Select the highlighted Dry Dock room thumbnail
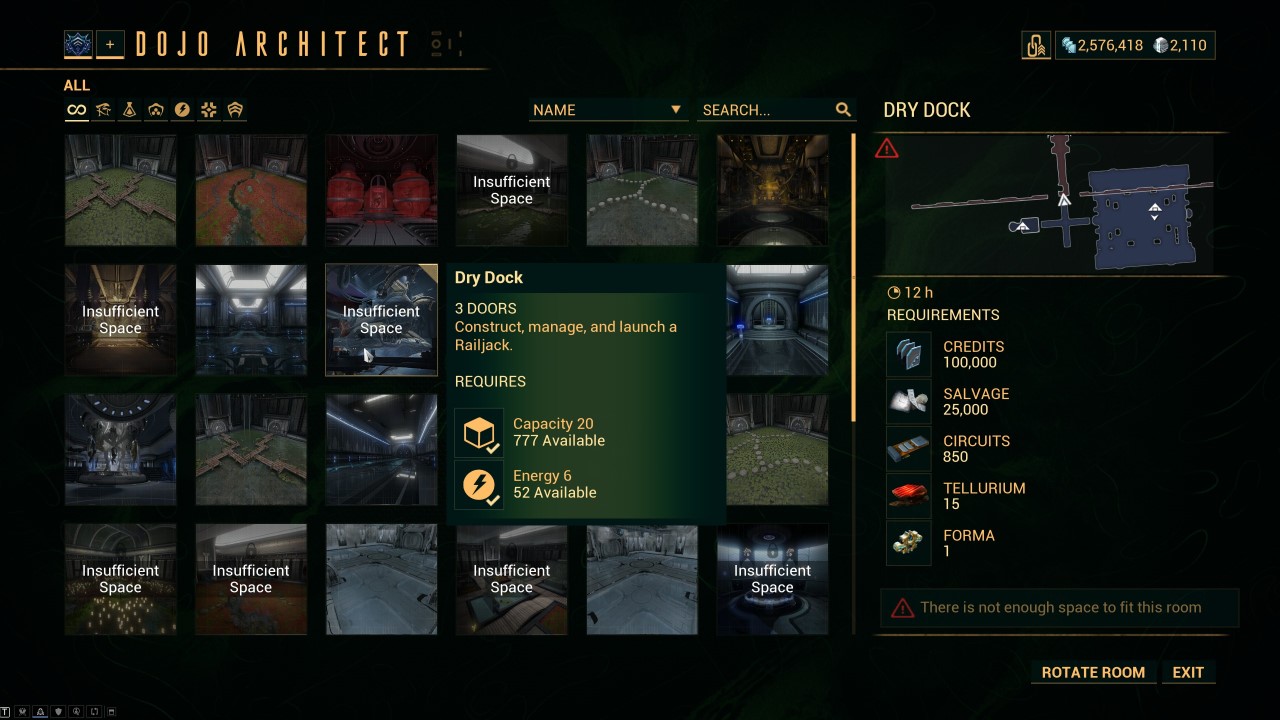This screenshot has height=720, width=1280. point(381,320)
